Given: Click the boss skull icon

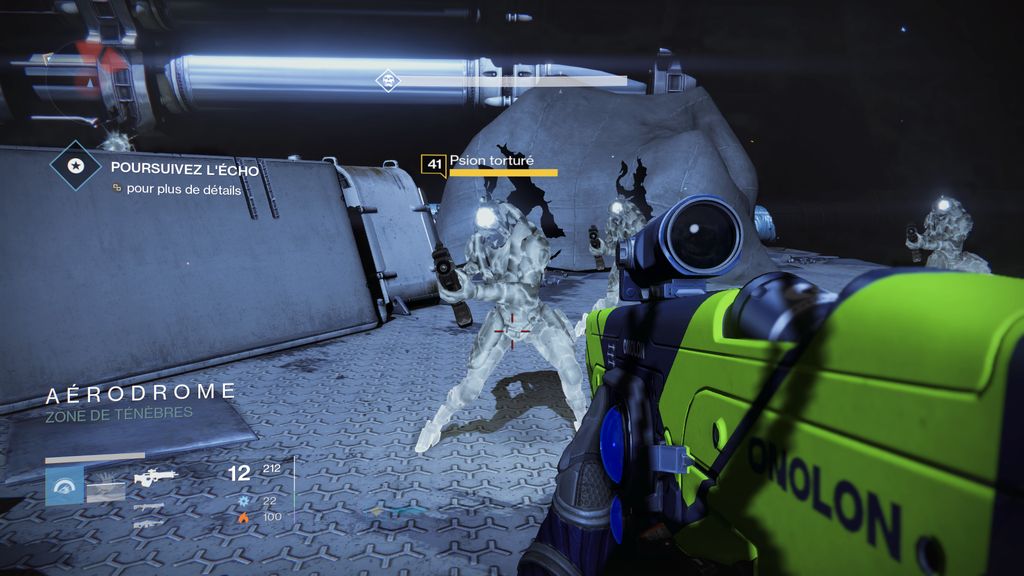Looking at the screenshot, I should 387,81.
